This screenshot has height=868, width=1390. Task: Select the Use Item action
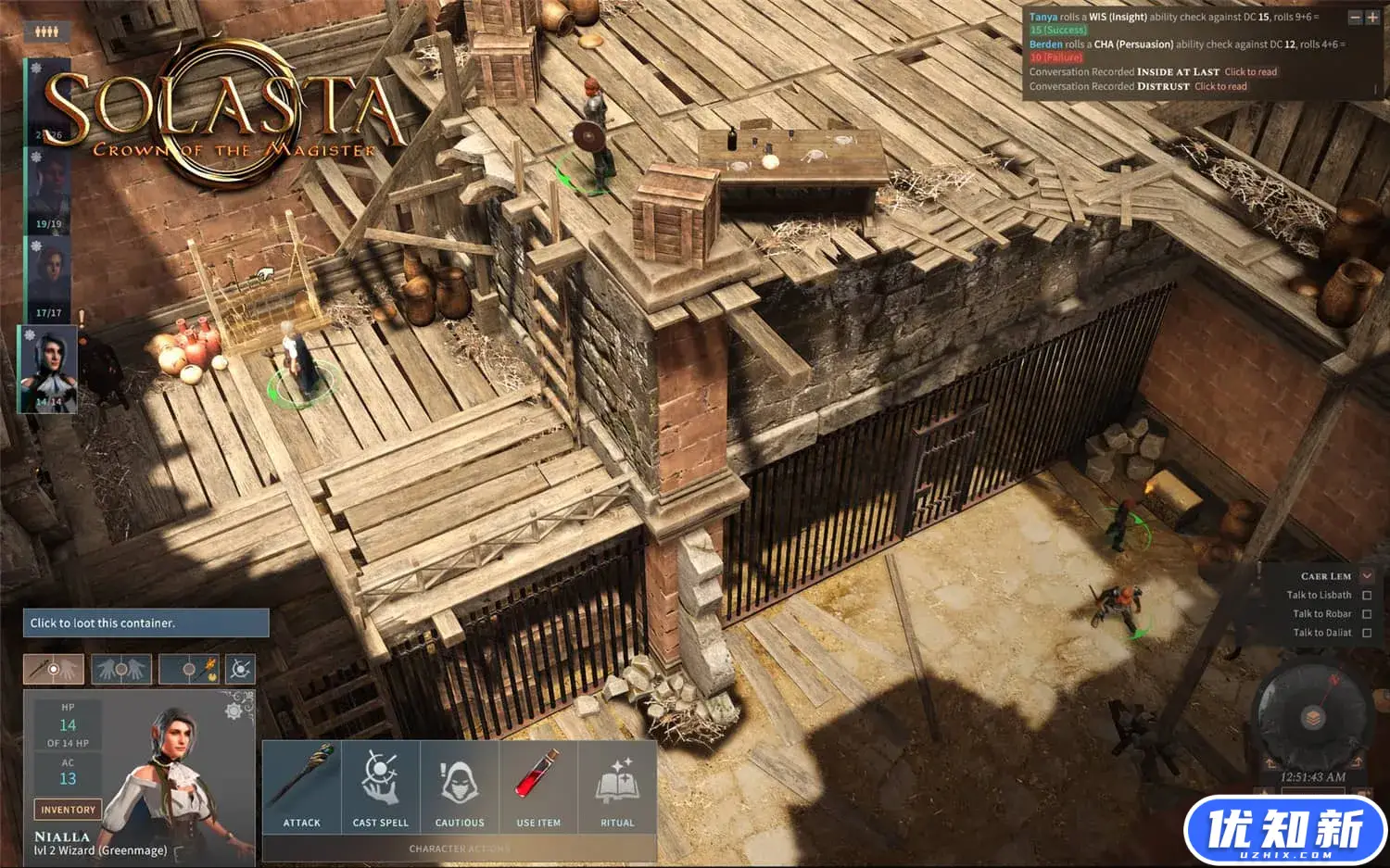click(538, 786)
